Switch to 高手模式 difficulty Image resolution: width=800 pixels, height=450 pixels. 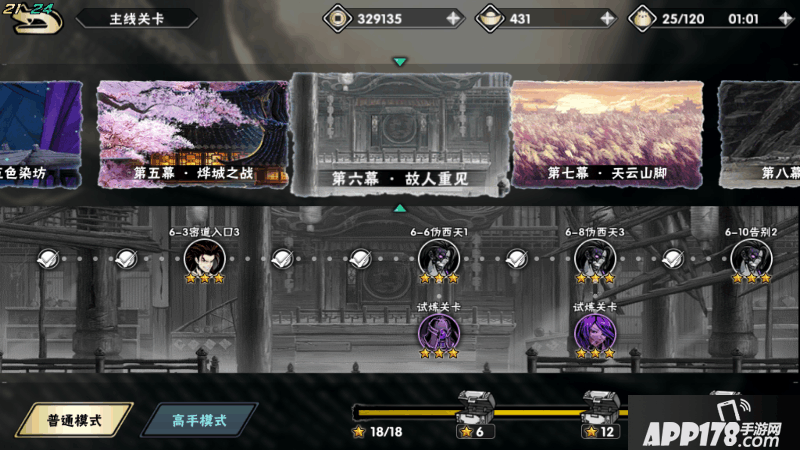pyautogui.click(x=198, y=420)
